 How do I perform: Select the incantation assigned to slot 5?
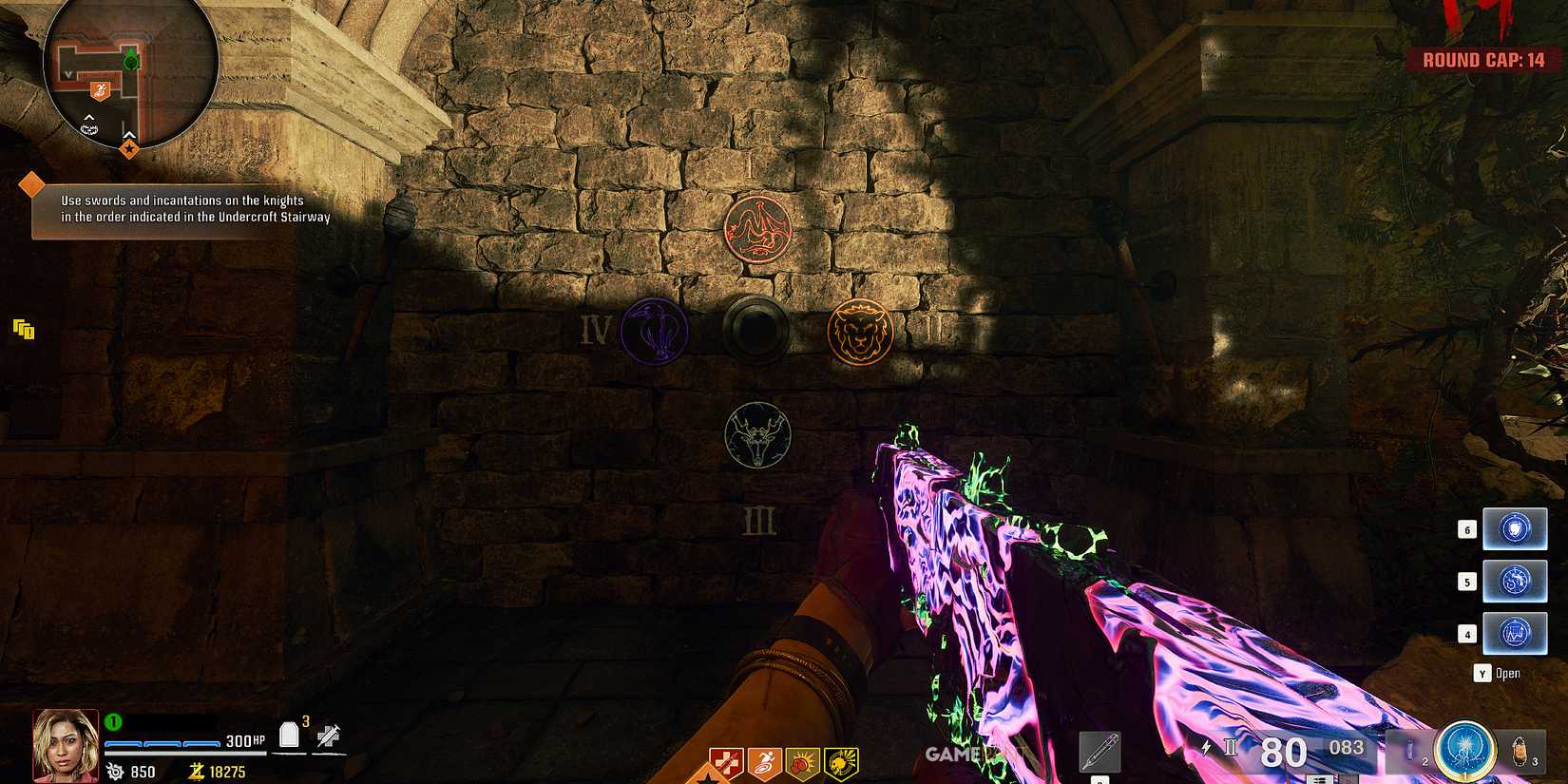click(1515, 581)
